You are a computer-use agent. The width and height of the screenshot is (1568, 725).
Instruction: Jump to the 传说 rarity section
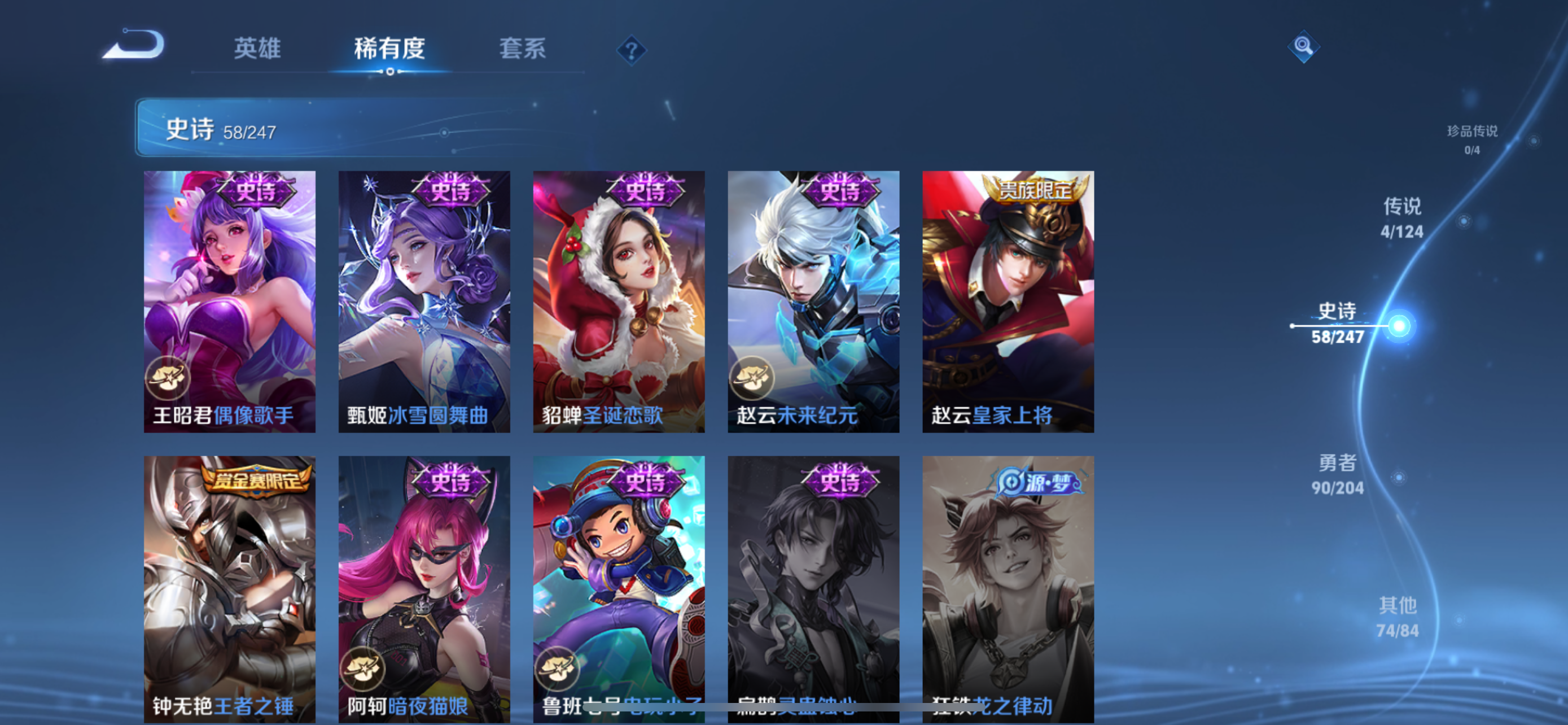1402,218
